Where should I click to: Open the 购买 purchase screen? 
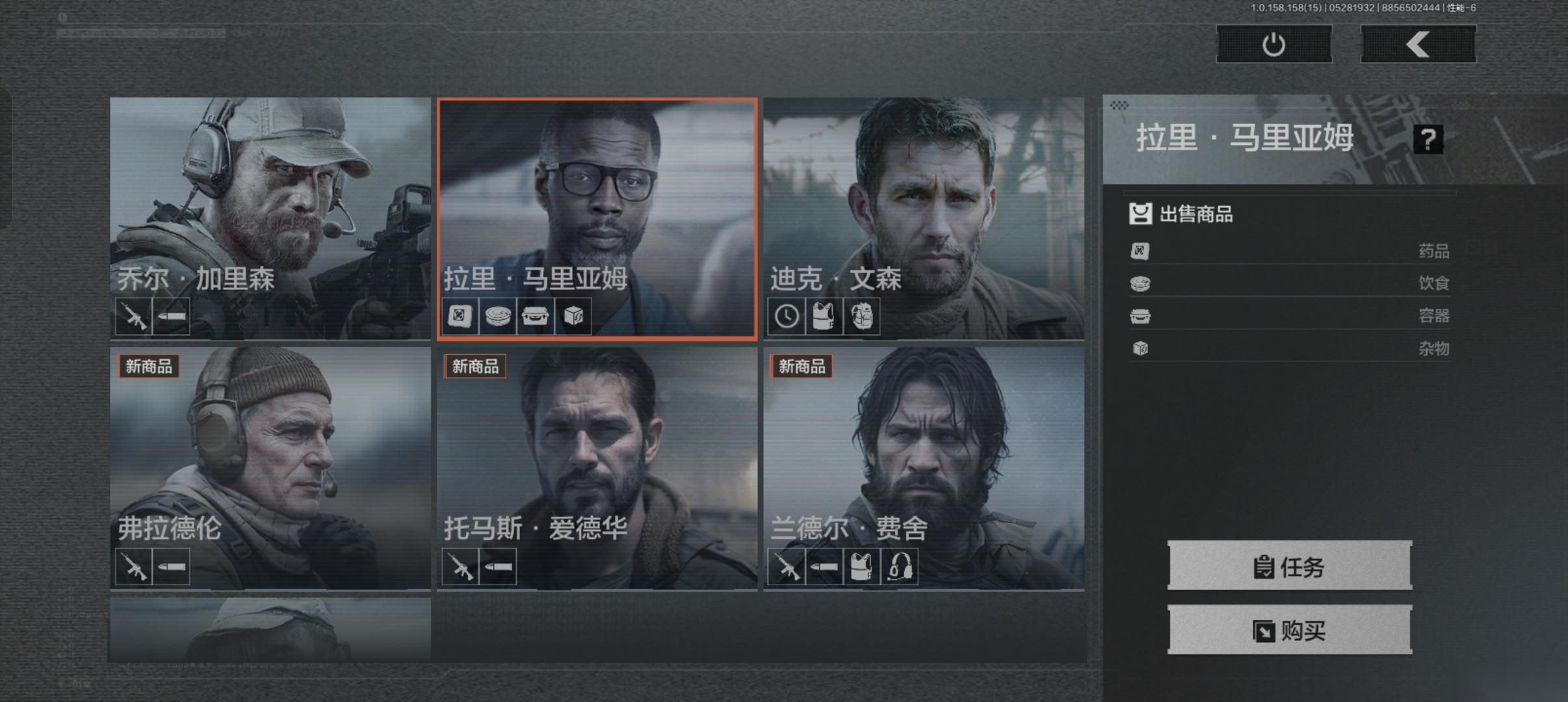coord(1289,630)
